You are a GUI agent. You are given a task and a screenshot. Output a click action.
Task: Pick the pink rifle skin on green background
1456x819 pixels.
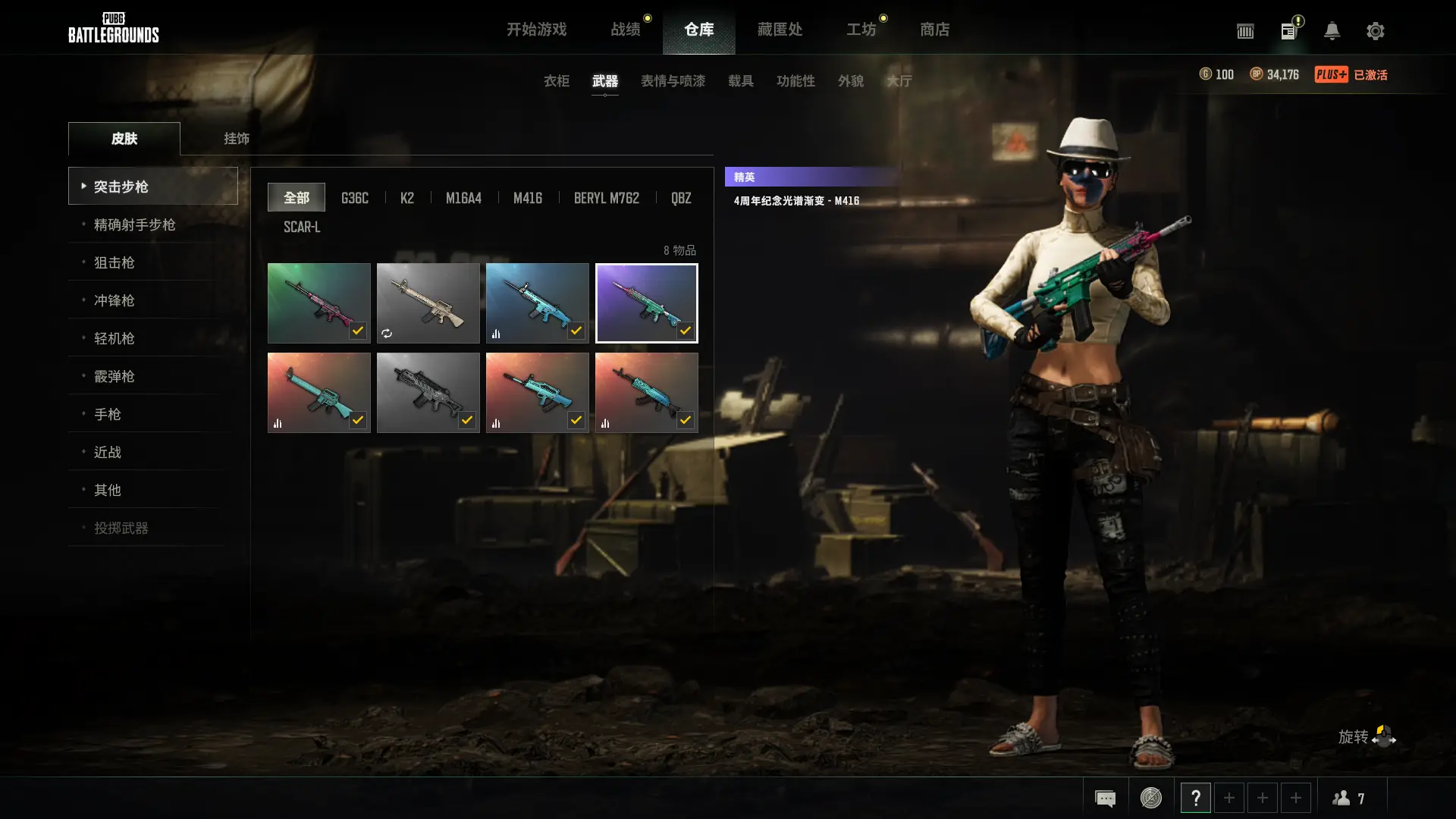(318, 303)
